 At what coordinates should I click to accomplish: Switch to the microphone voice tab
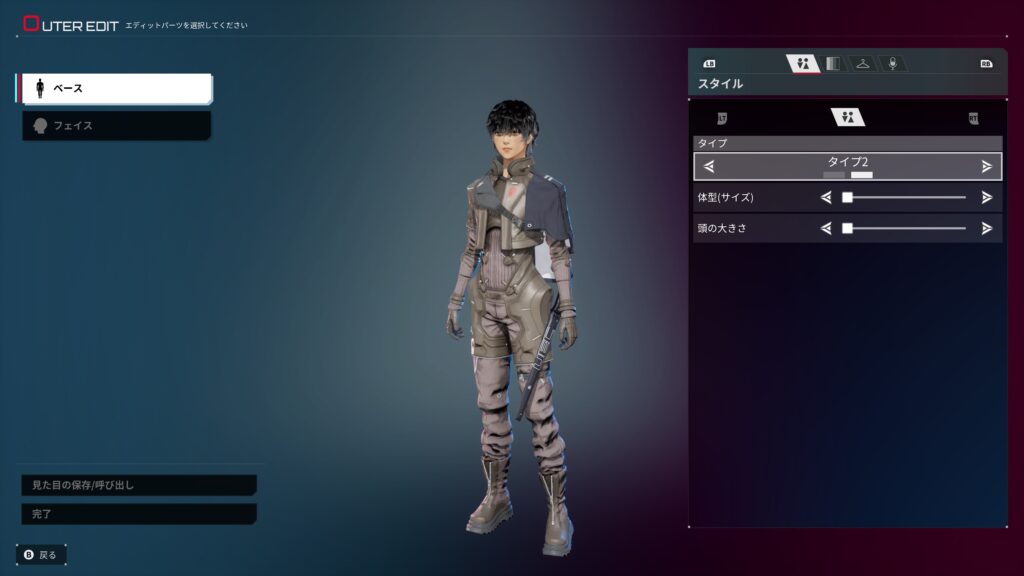click(x=893, y=64)
